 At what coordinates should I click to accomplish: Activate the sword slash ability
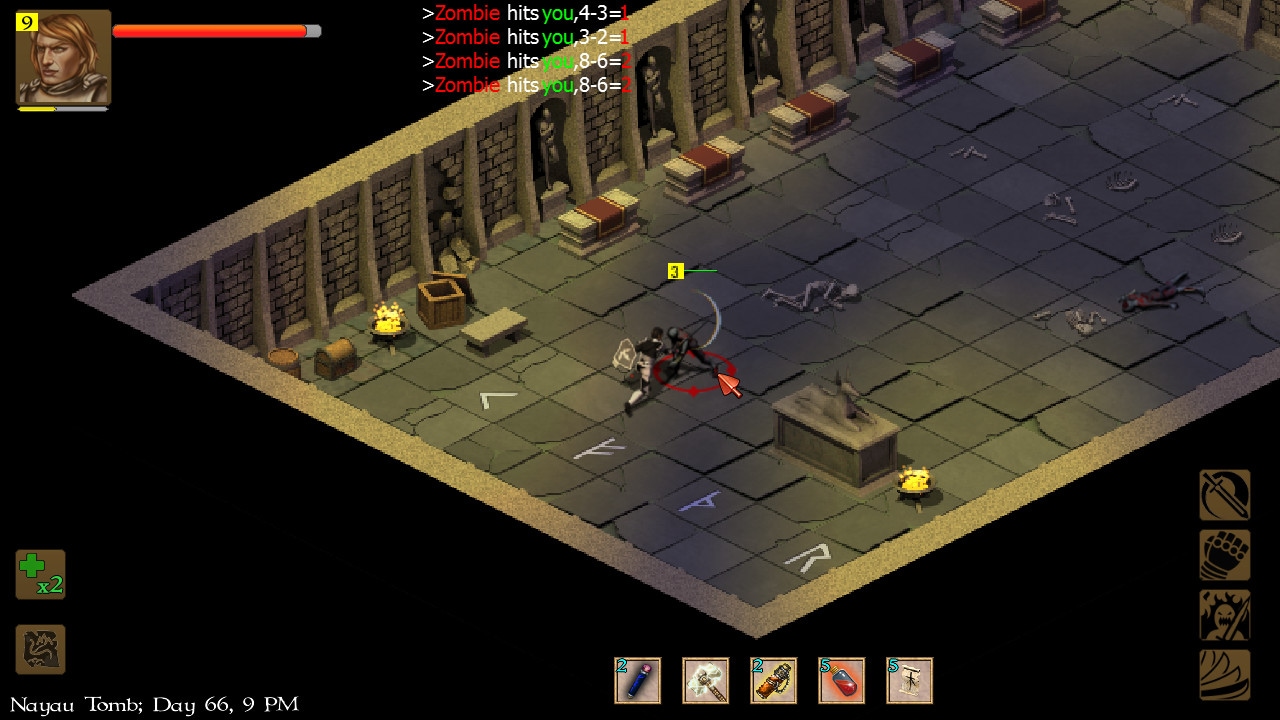click(x=1225, y=495)
